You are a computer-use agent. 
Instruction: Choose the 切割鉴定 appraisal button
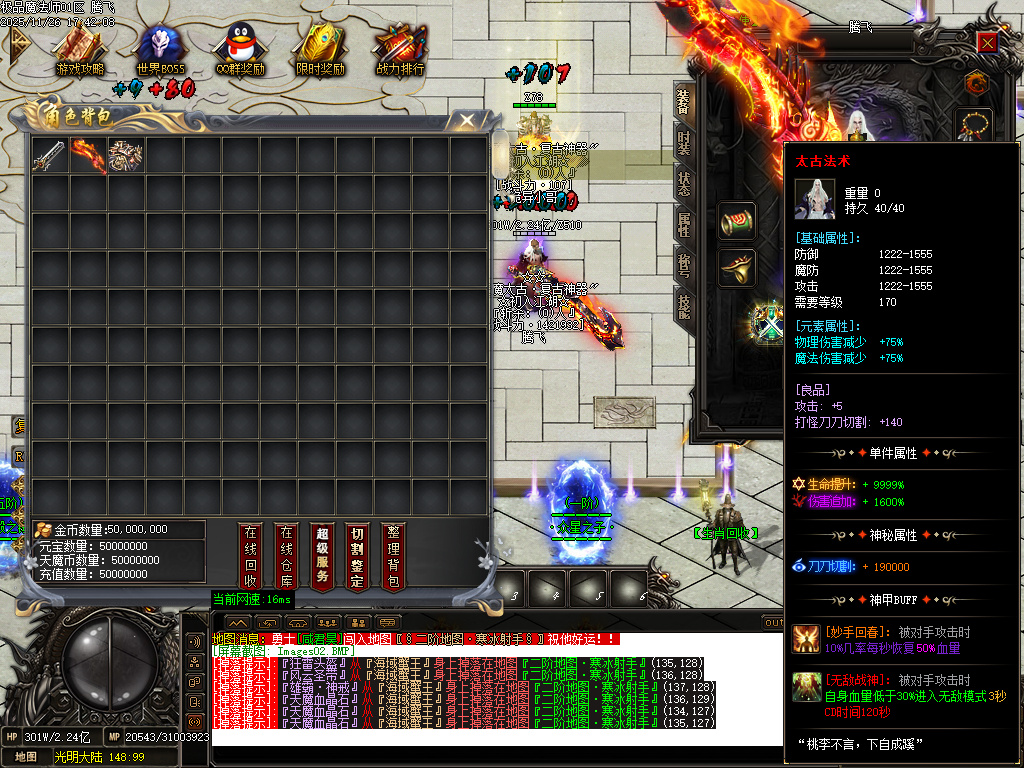point(357,556)
